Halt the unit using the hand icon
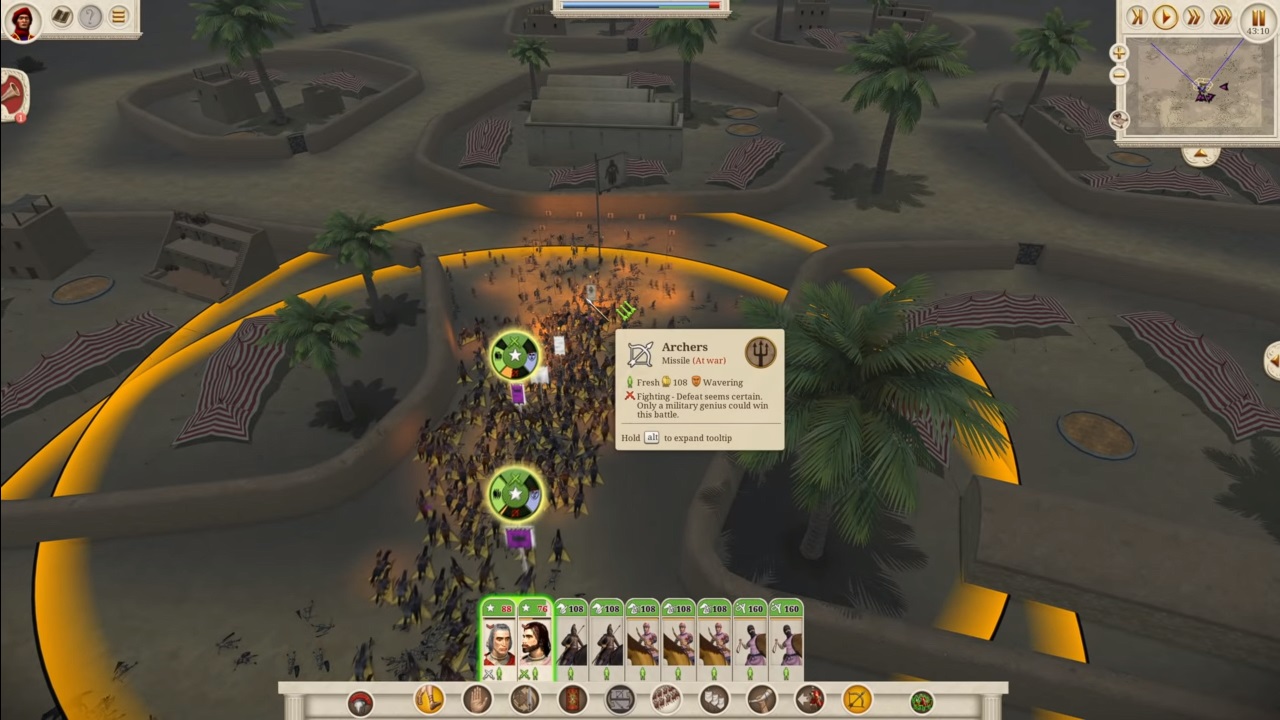Image resolution: width=1280 pixels, height=720 pixels. click(478, 700)
